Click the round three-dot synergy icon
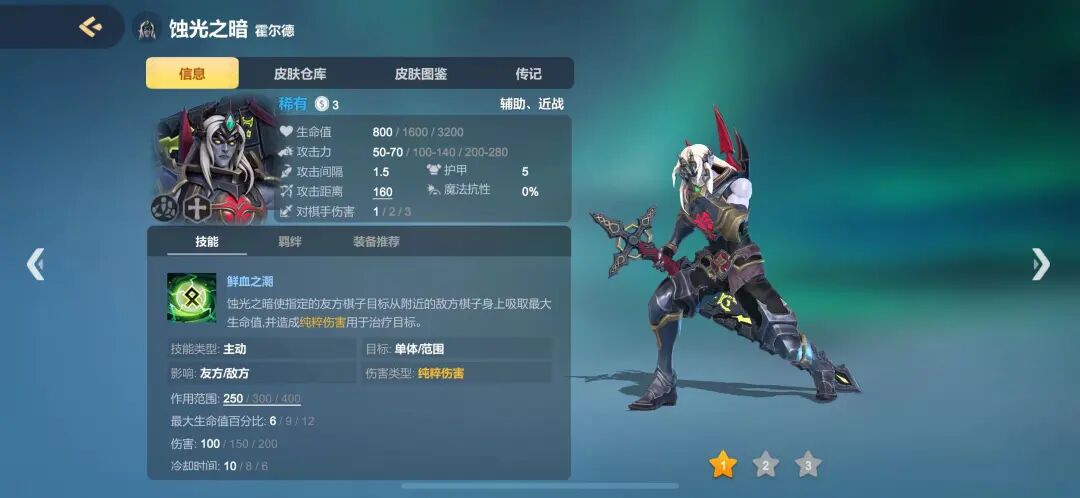 [x=165, y=208]
